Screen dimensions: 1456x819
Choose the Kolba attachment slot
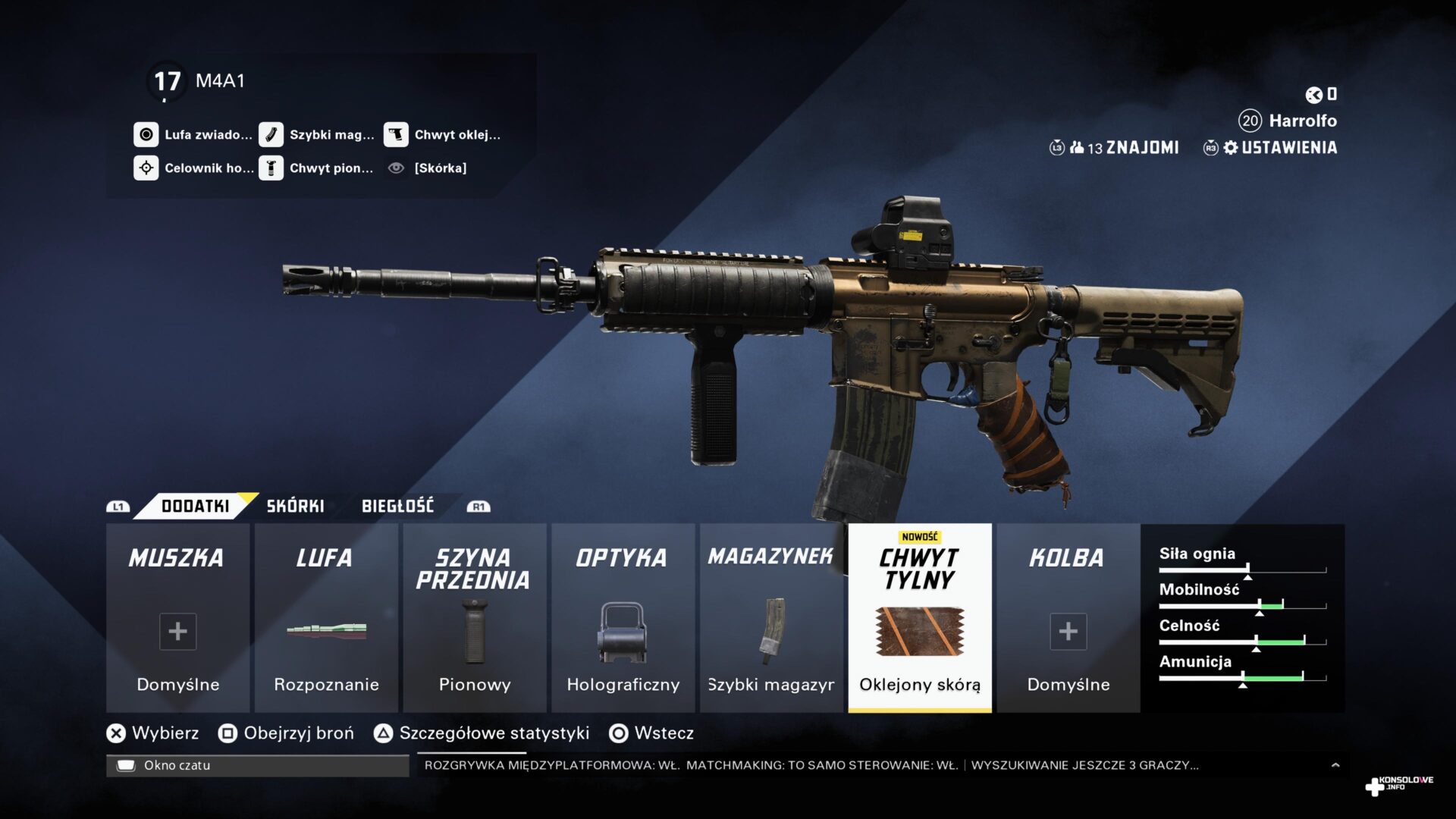[1068, 618]
